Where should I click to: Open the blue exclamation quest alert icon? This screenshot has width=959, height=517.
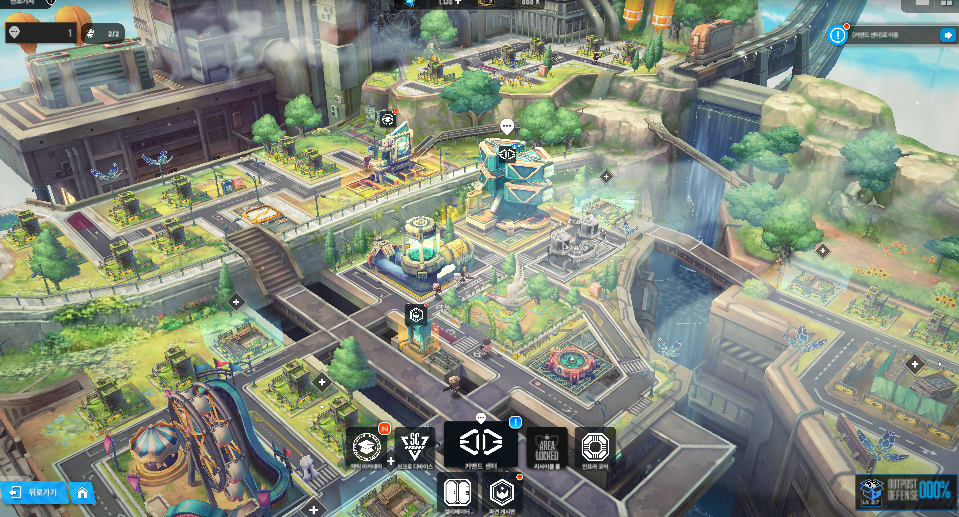[x=838, y=35]
